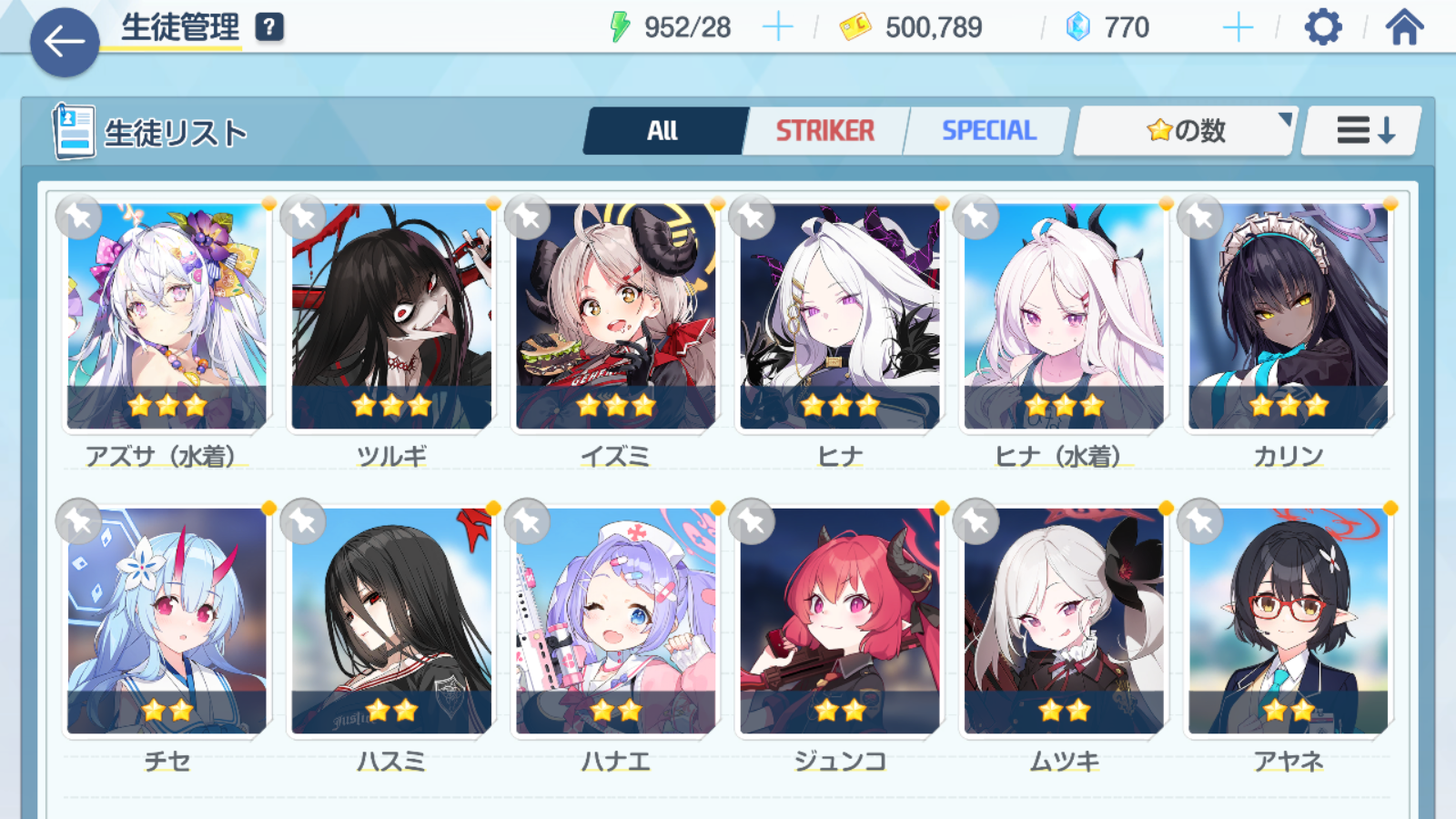Open ヒナ (non-swimsuit) student card
1456x819 pixels.
coord(839,316)
